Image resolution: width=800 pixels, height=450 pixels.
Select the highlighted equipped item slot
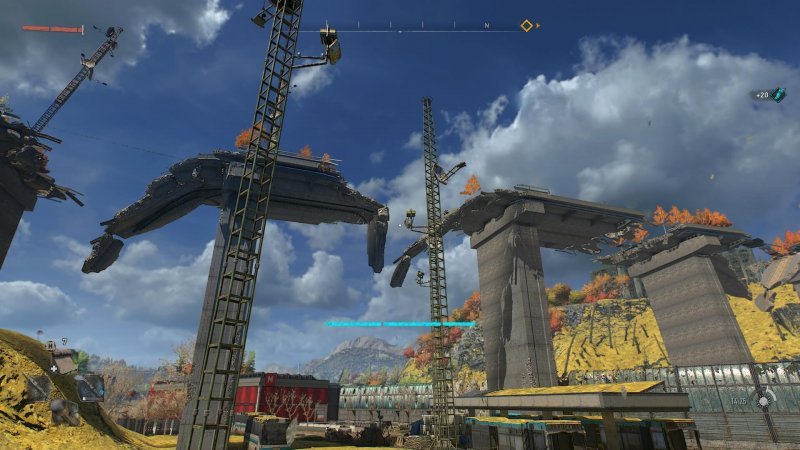coord(90,386)
